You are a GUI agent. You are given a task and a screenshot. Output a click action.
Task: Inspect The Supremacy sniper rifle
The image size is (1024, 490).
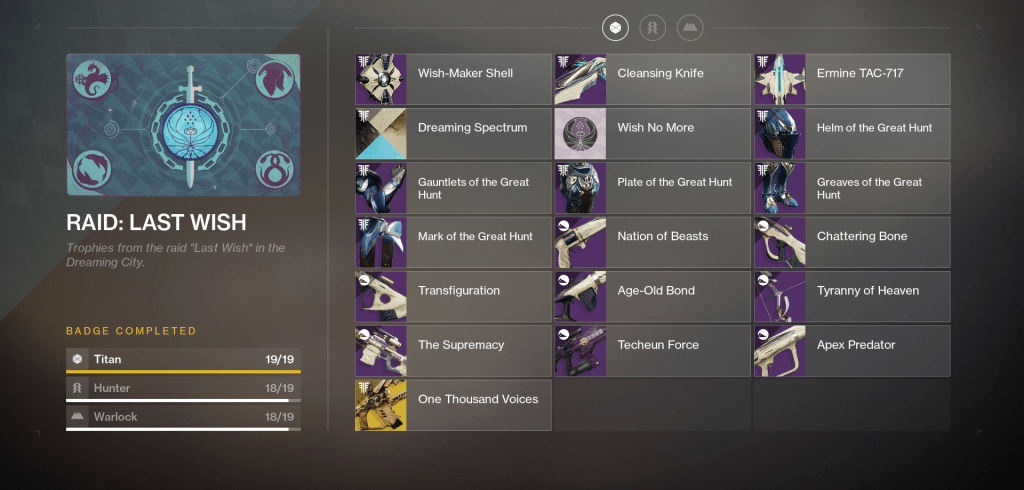pyautogui.click(x=453, y=351)
